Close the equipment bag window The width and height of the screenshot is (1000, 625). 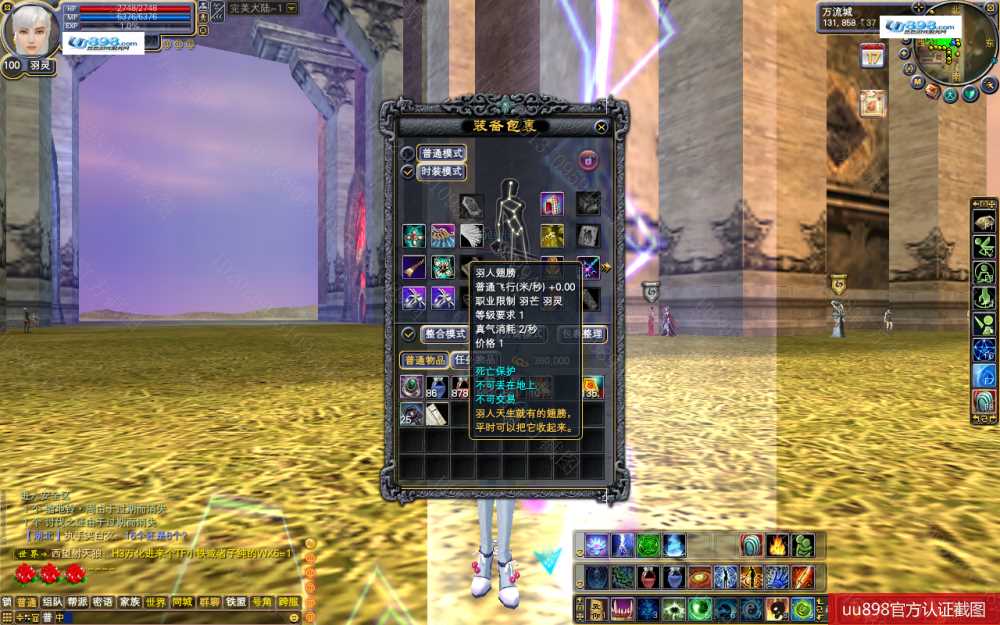click(600, 127)
